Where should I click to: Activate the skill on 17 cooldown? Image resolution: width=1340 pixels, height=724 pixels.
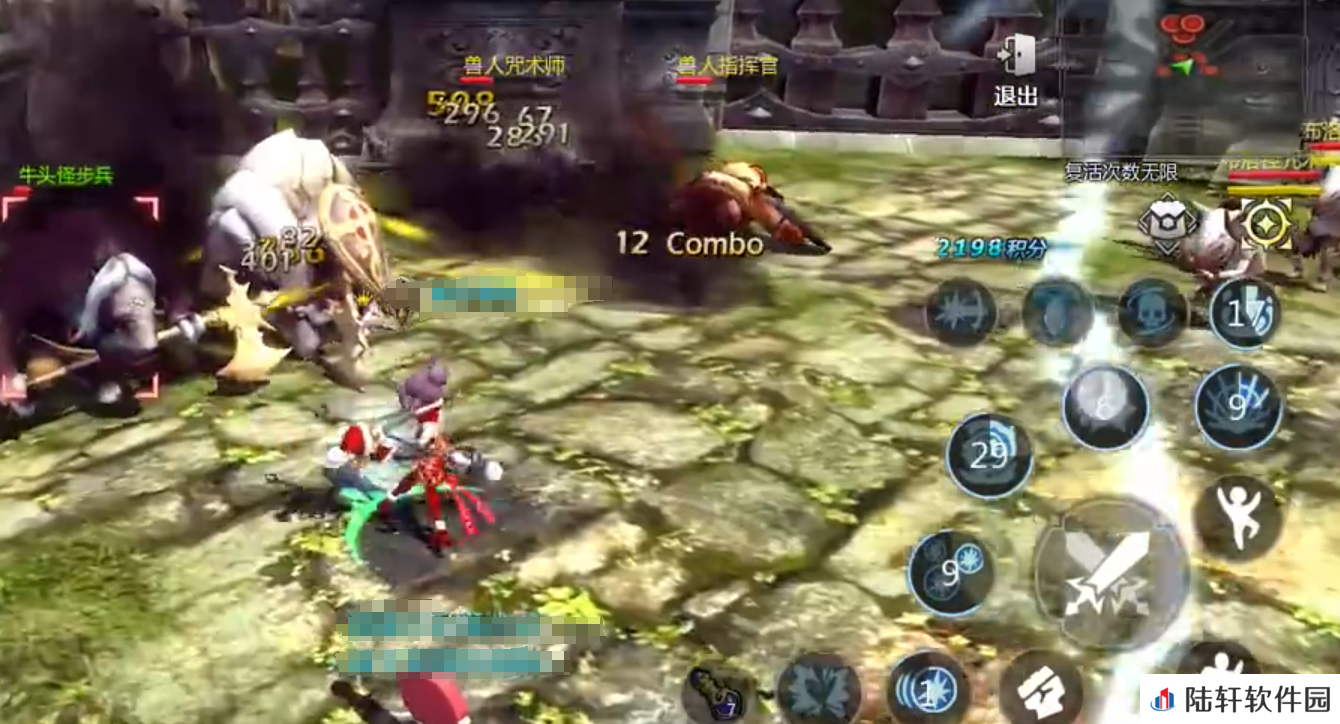pos(1244,314)
